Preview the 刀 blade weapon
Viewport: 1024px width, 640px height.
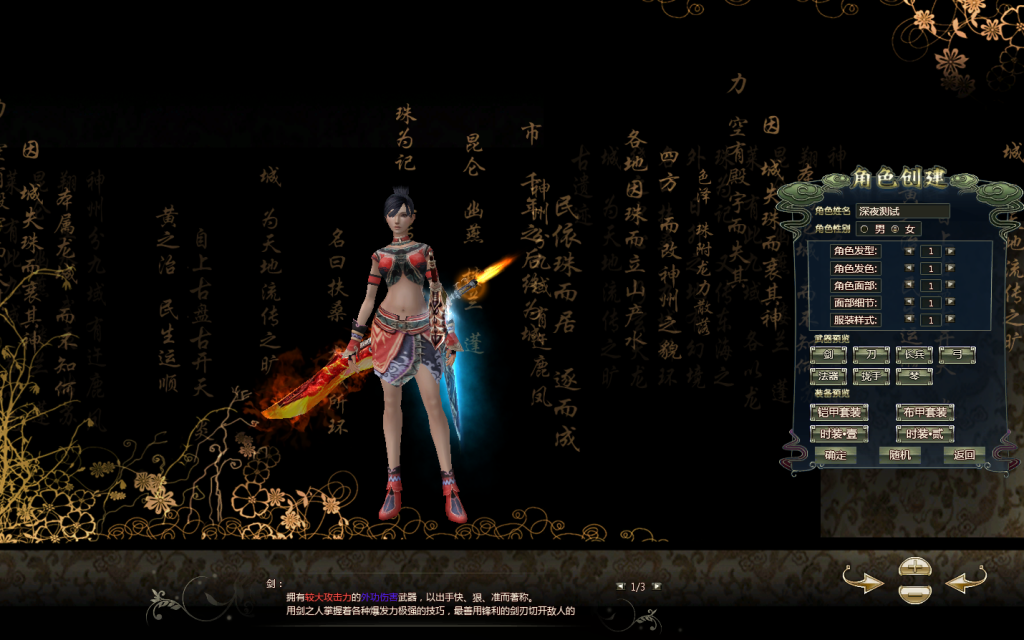coord(871,355)
